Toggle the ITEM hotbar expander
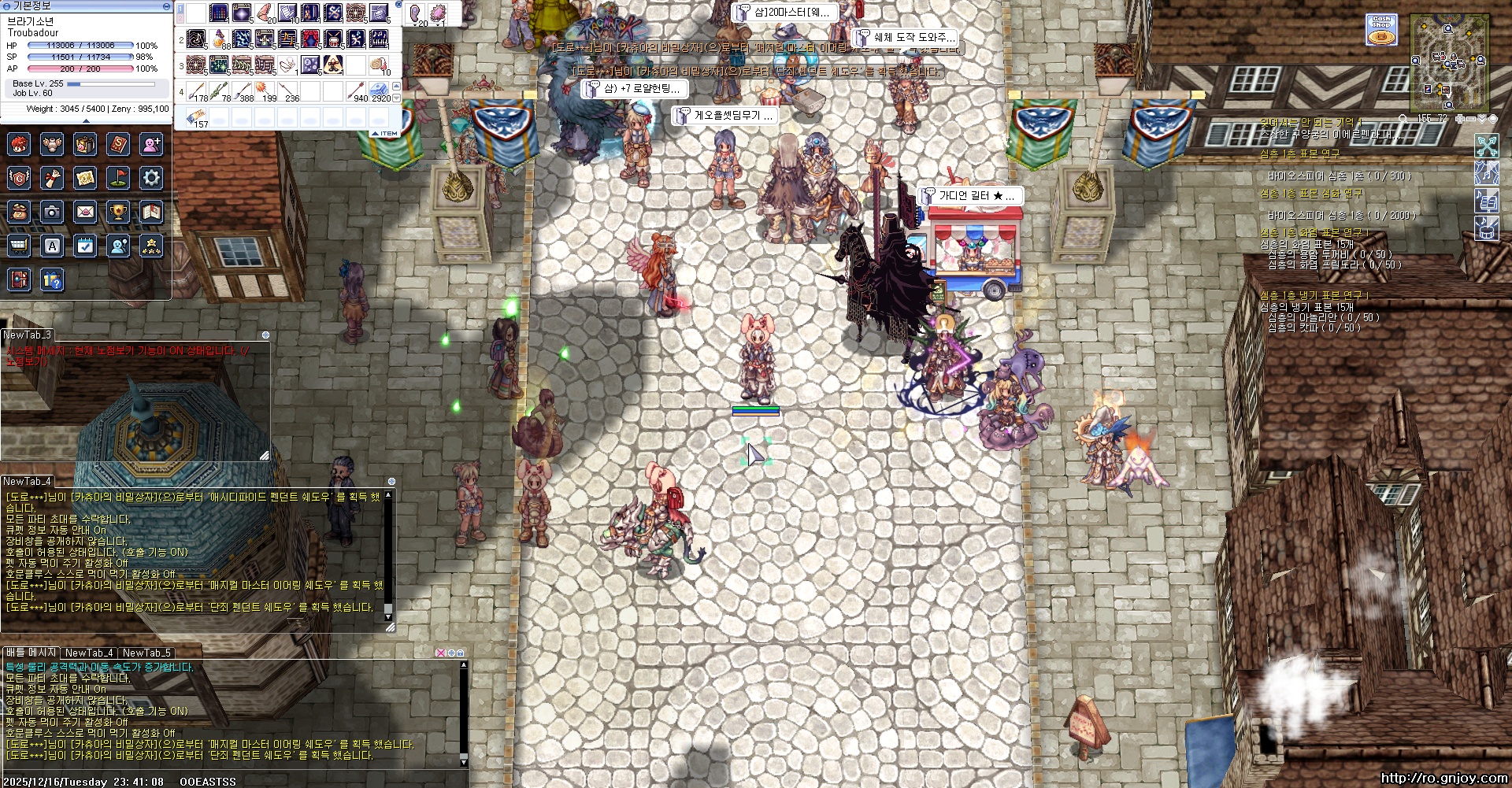The height and width of the screenshot is (788, 1512). 386,134
